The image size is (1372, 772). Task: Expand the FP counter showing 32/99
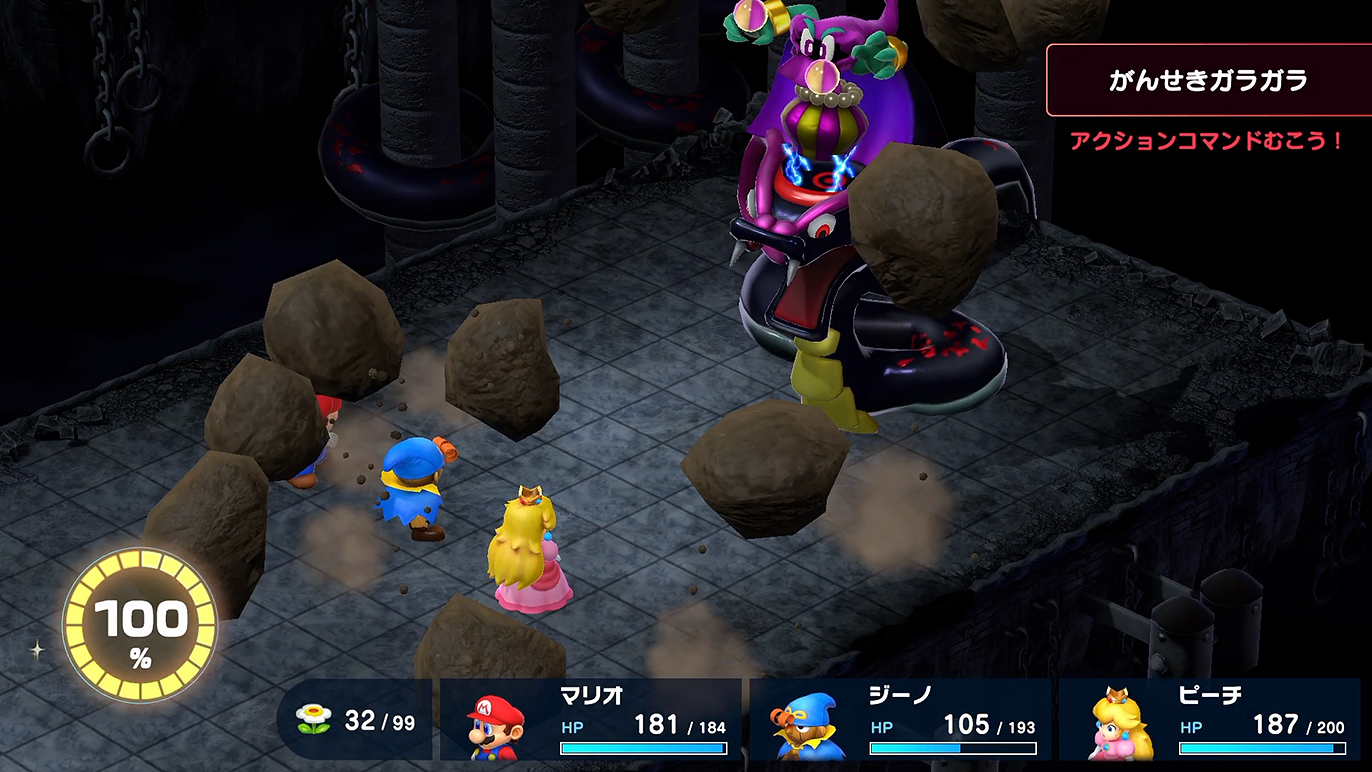click(357, 717)
